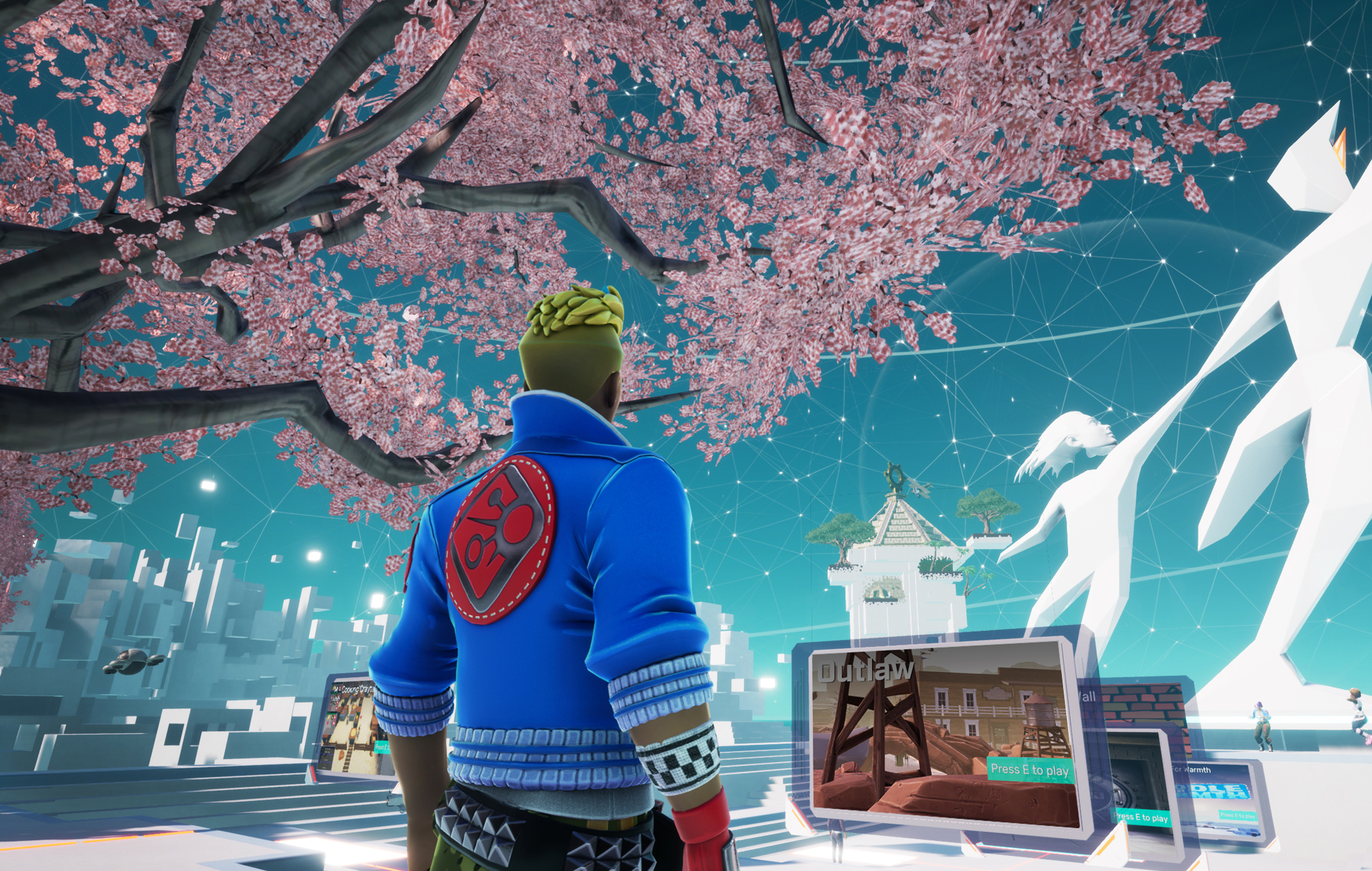
Task: Click 'Press E to play' on the Huddle For Warmth screen
Action: 1238,816
